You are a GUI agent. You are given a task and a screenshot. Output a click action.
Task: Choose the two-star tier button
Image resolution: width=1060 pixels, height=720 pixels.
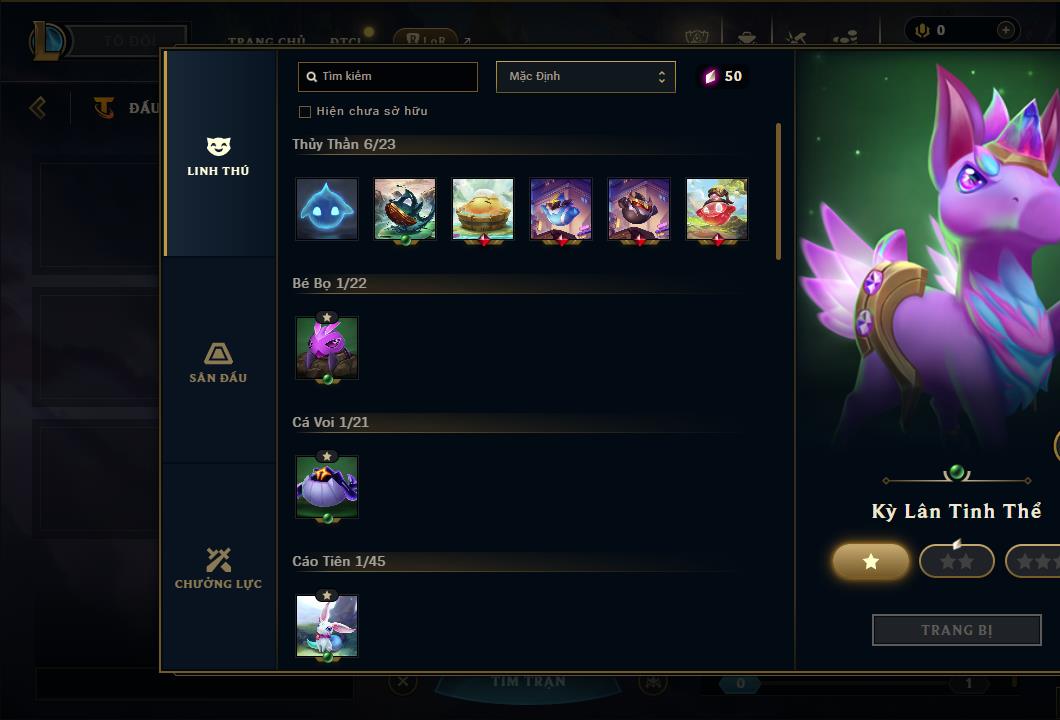coord(956,562)
